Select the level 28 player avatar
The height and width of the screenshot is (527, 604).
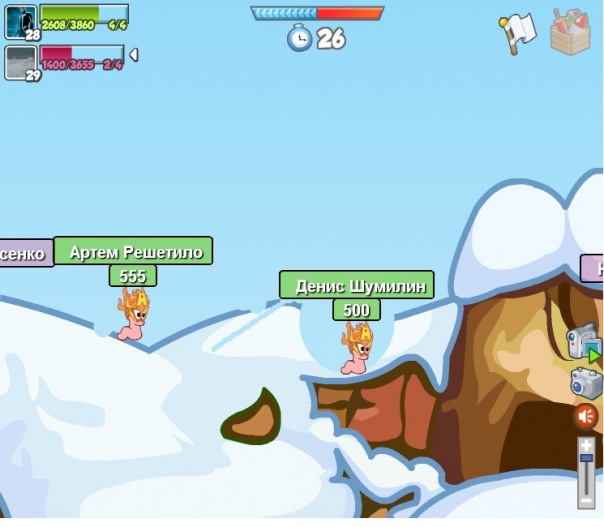(x=20, y=21)
